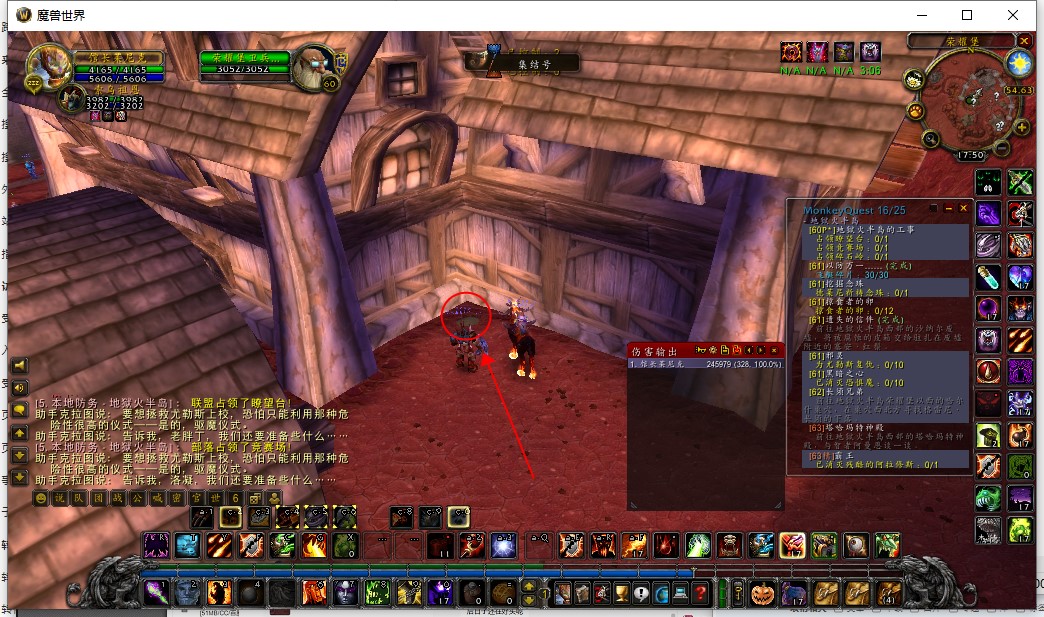Image resolution: width=1044 pixels, height=617 pixels.
Task: Close the game window
Action: (x=1014, y=15)
